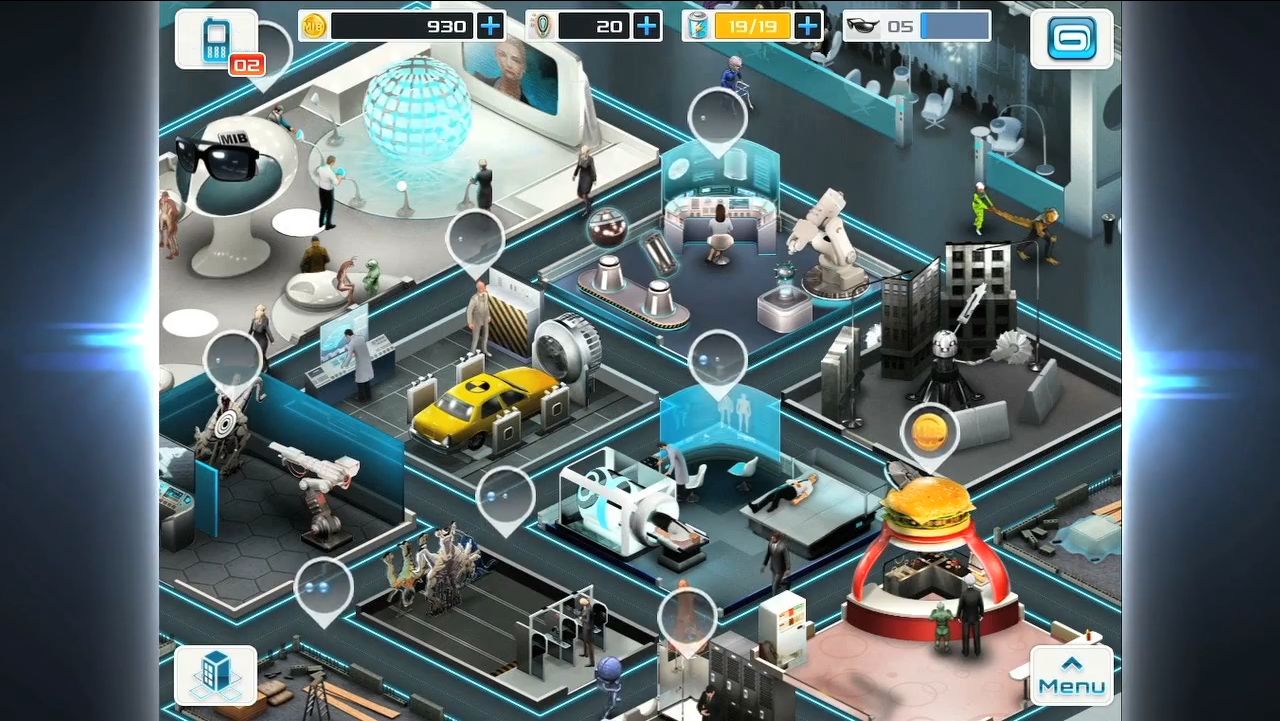This screenshot has height=721, width=1280.
Task: Refill energy using the plus button
Action: tap(807, 26)
